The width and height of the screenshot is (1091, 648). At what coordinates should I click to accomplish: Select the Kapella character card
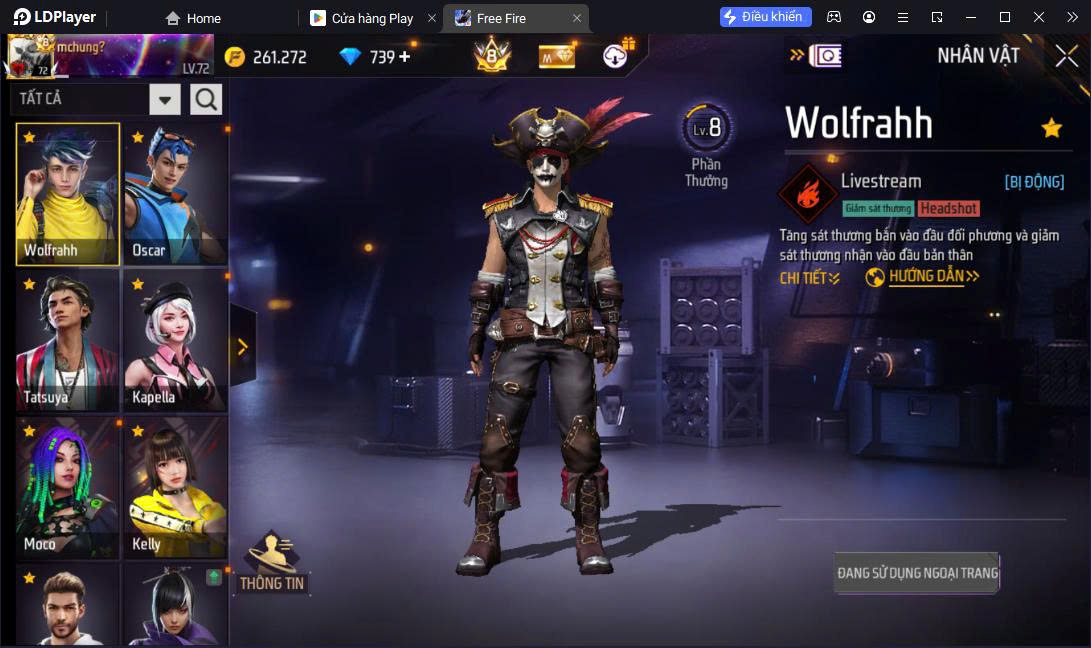(175, 341)
